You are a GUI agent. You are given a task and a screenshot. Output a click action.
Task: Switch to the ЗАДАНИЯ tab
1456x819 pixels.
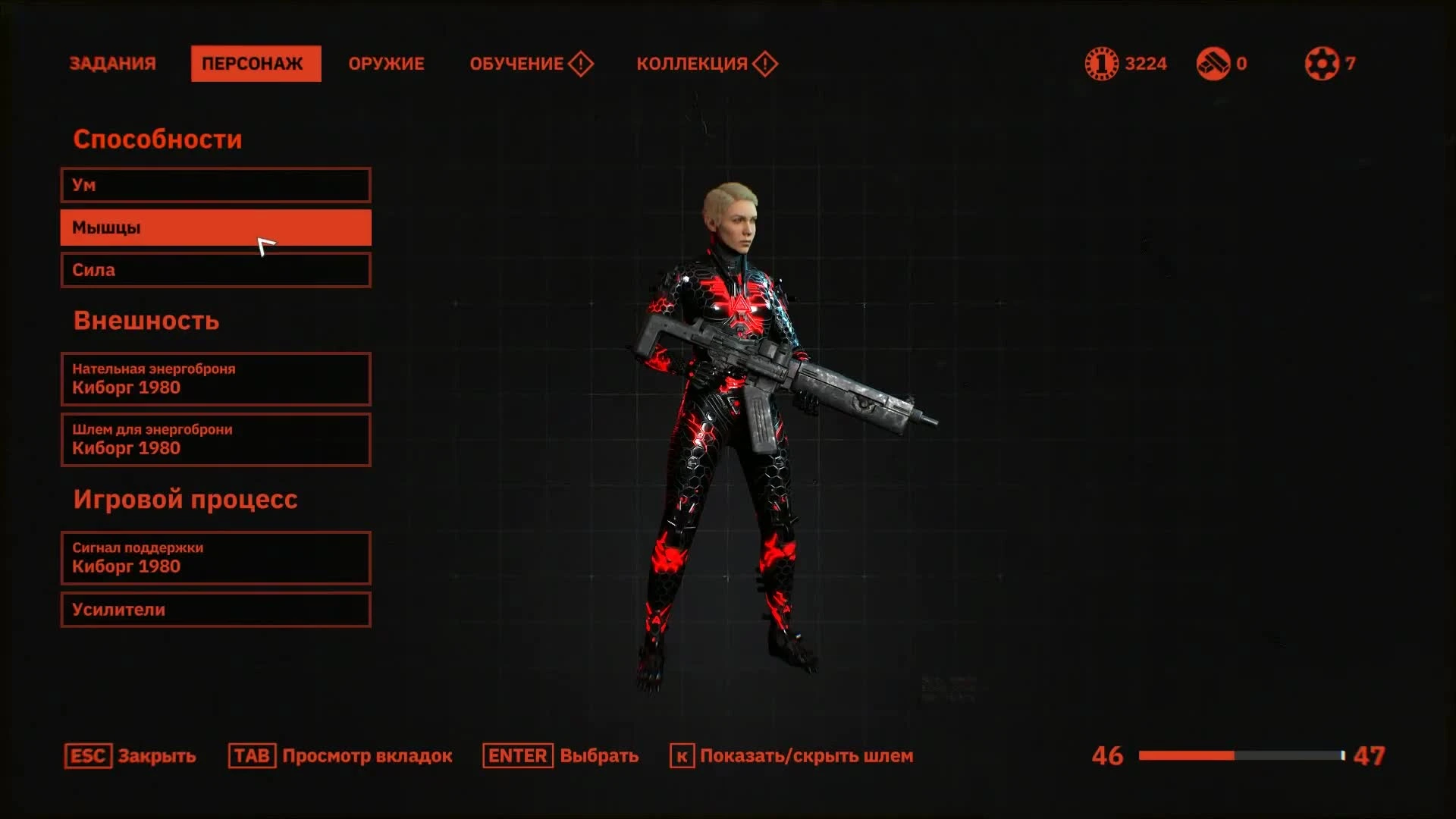point(112,64)
